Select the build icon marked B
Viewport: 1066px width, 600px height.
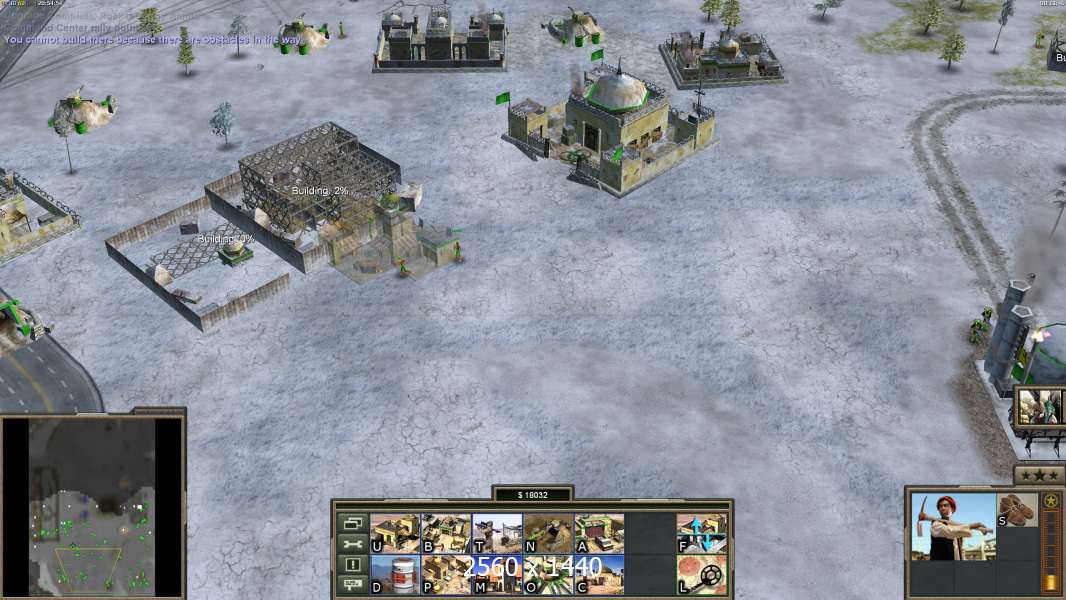[446, 534]
